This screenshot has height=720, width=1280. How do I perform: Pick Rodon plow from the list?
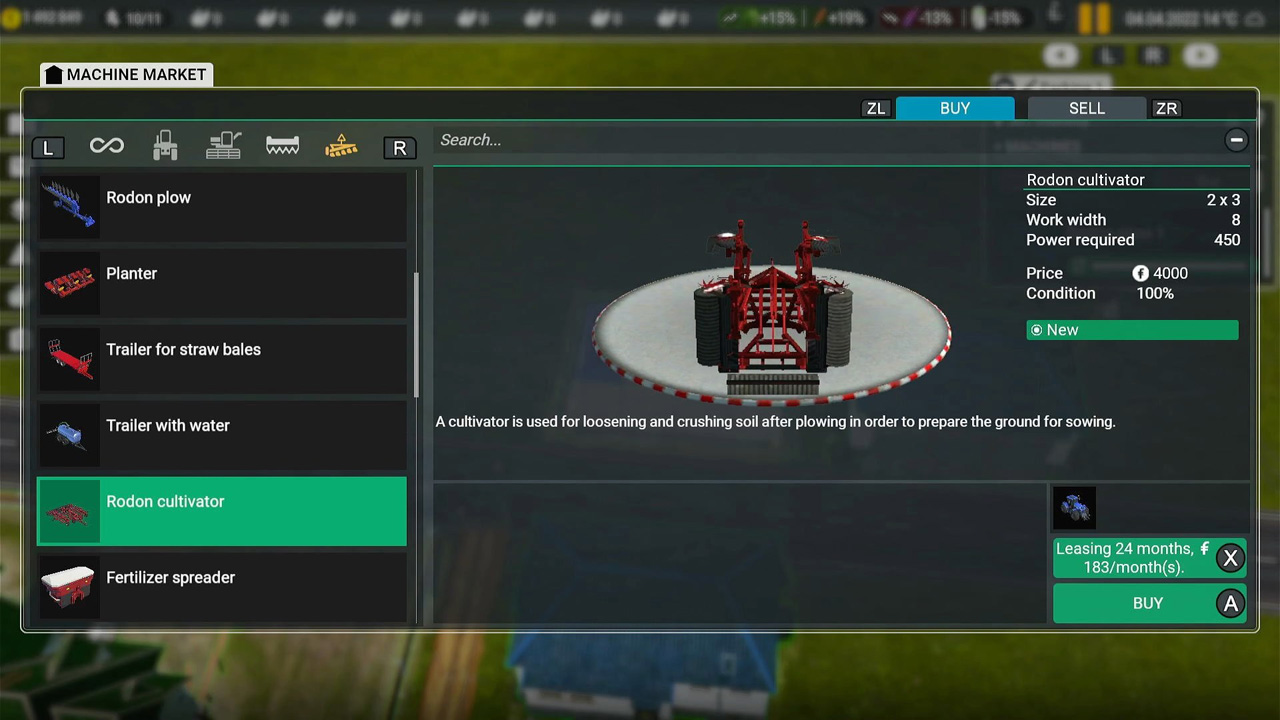[x=221, y=206]
